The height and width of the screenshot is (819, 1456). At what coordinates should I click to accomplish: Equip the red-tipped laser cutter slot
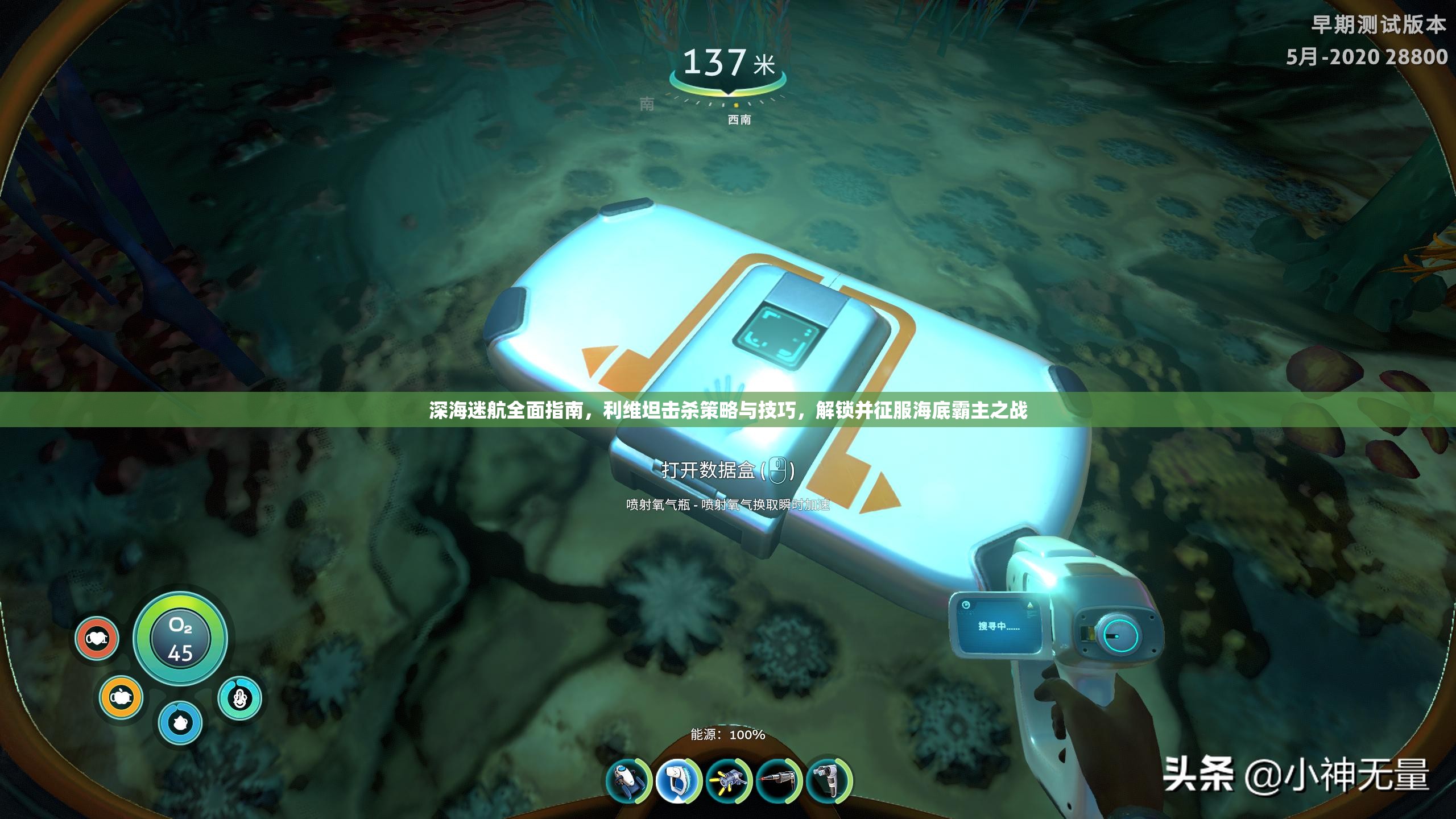[x=779, y=781]
